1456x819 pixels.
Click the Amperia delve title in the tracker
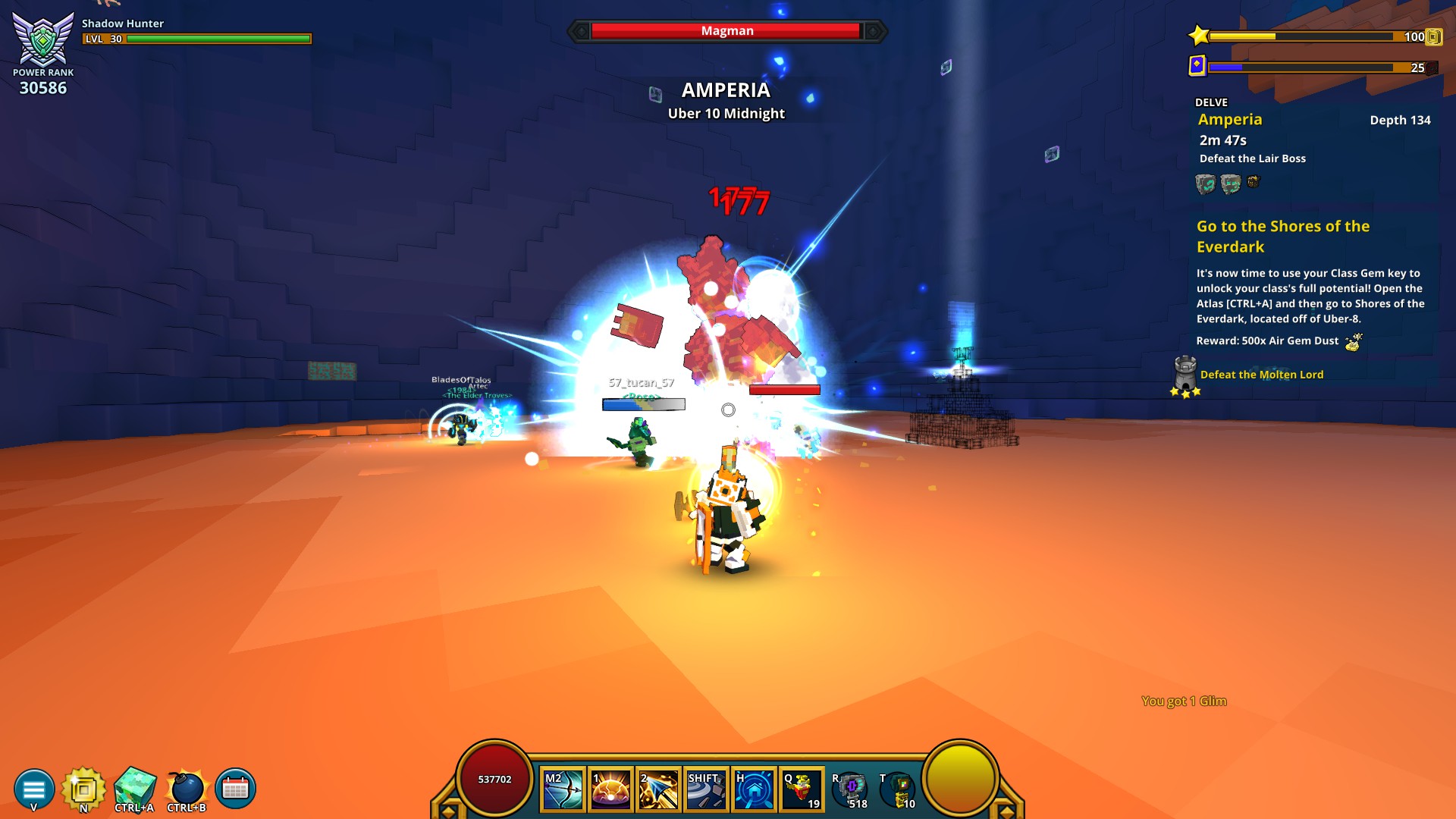pos(1230,120)
